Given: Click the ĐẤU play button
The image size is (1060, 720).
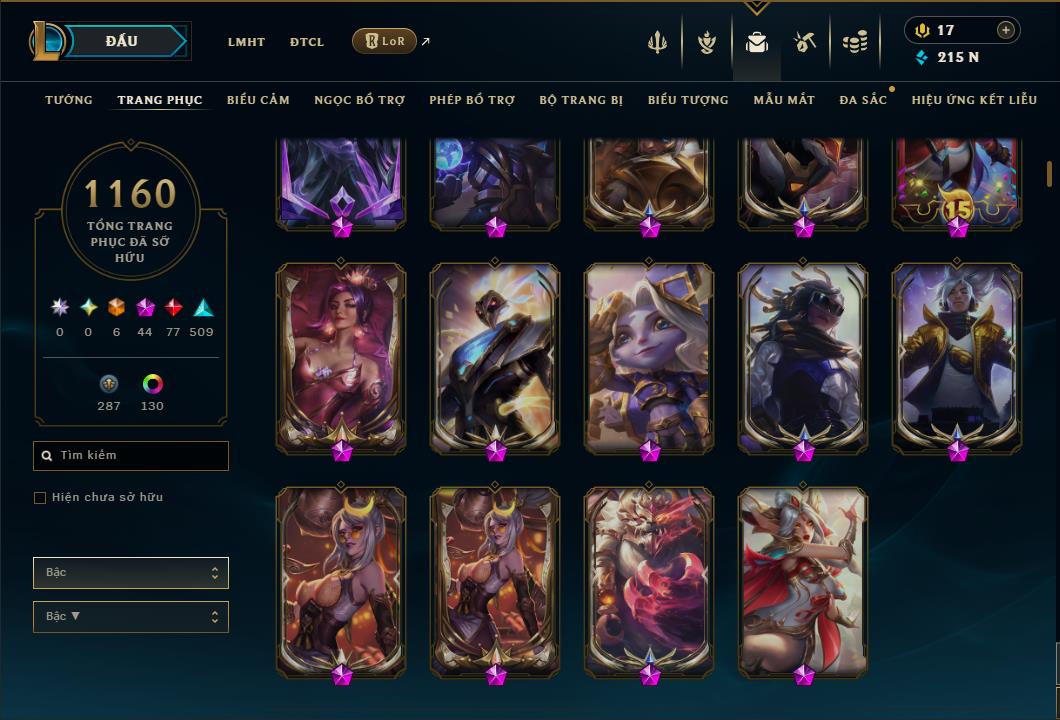Looking at the screenshot, I should pyautogui.click(x=122, y=41).
